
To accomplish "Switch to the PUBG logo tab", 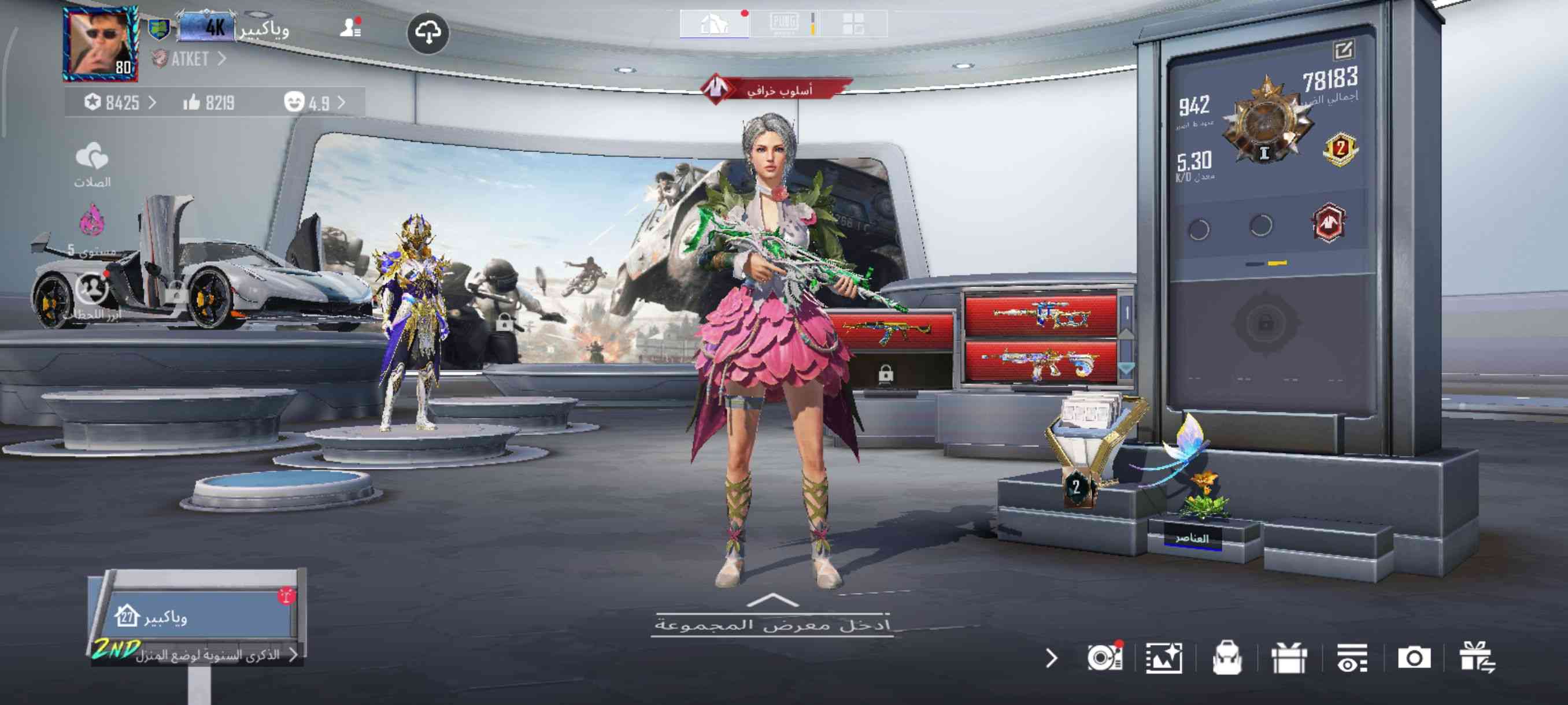I will (783, 24).
